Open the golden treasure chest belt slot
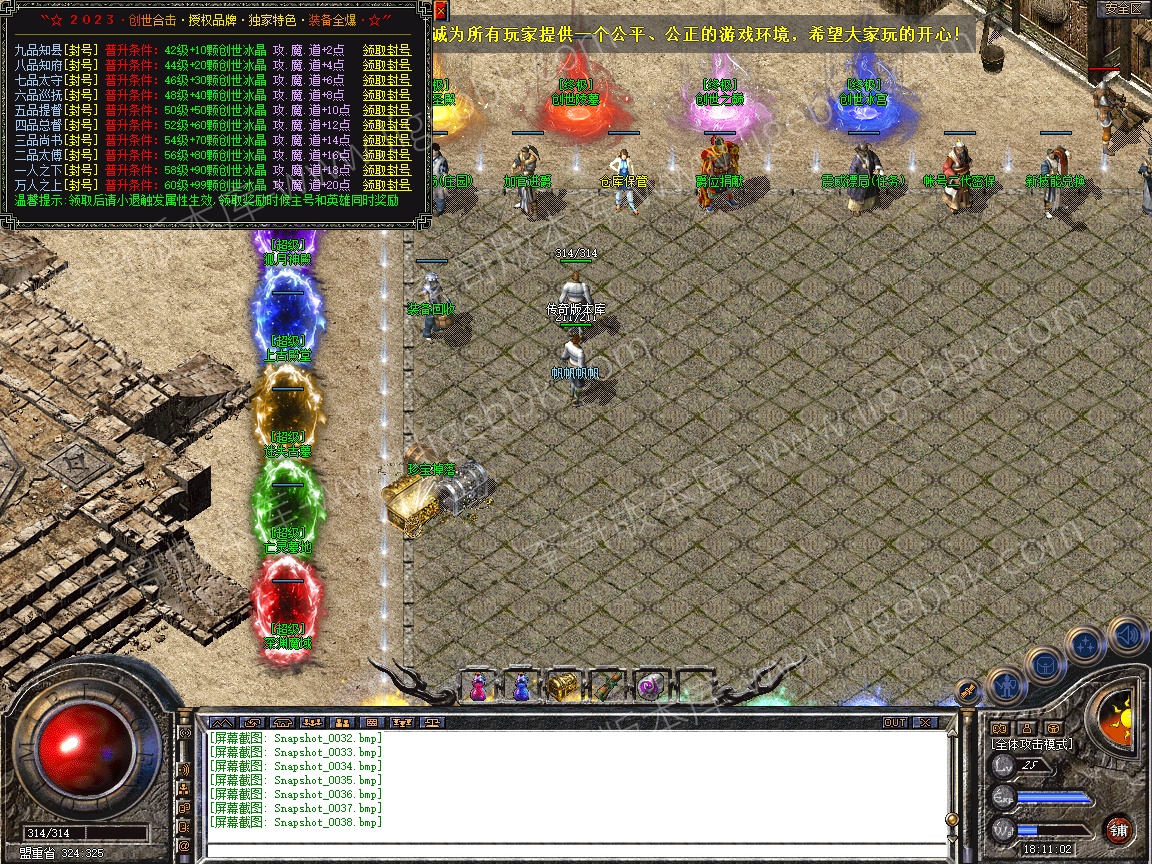1152x864 pixels. (562, 686)
